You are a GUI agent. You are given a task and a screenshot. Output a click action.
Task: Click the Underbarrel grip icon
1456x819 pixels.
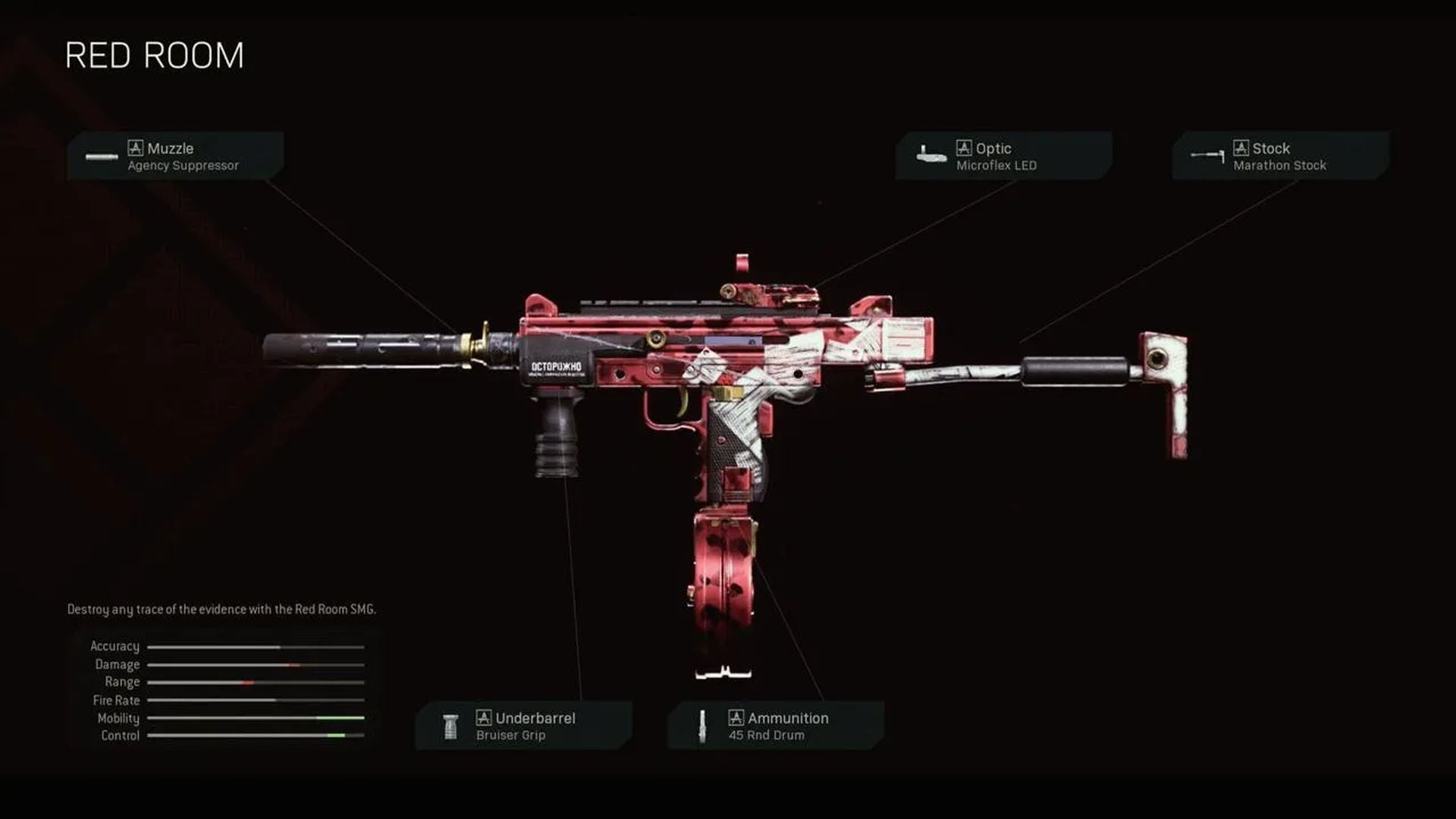[x=450, y=725]
